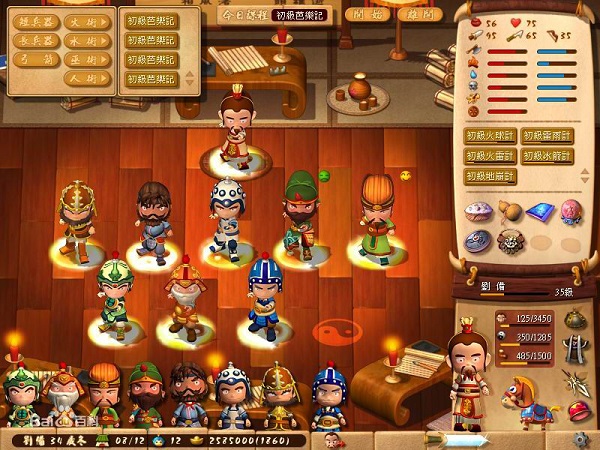This screenshot has width=600, height=450.
Task: Choose the 初級冰箭計 skill
Action: pyautogui.click(x=546, y=156)
